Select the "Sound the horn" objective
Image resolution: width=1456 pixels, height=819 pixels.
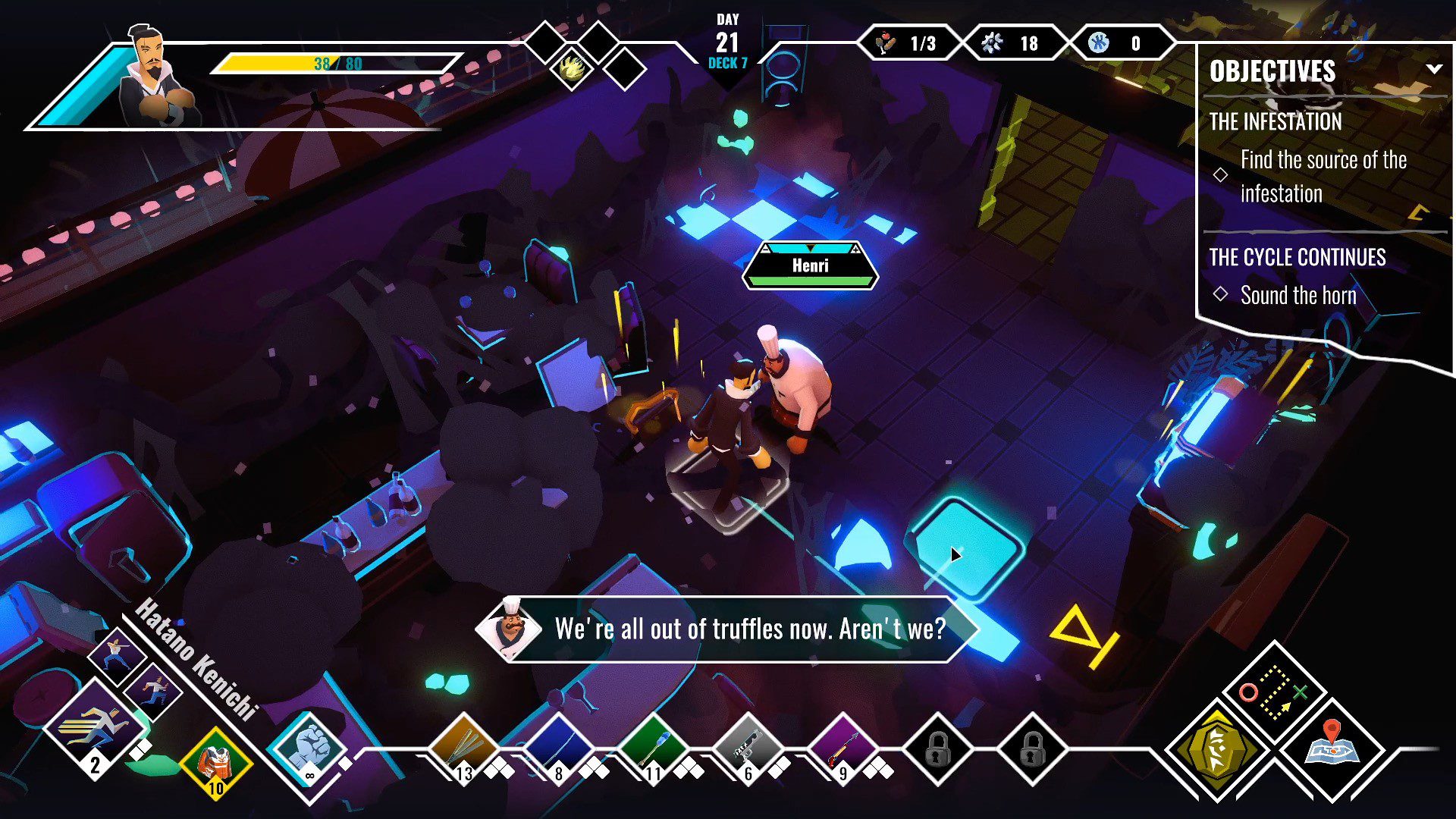click(1298, 295)
